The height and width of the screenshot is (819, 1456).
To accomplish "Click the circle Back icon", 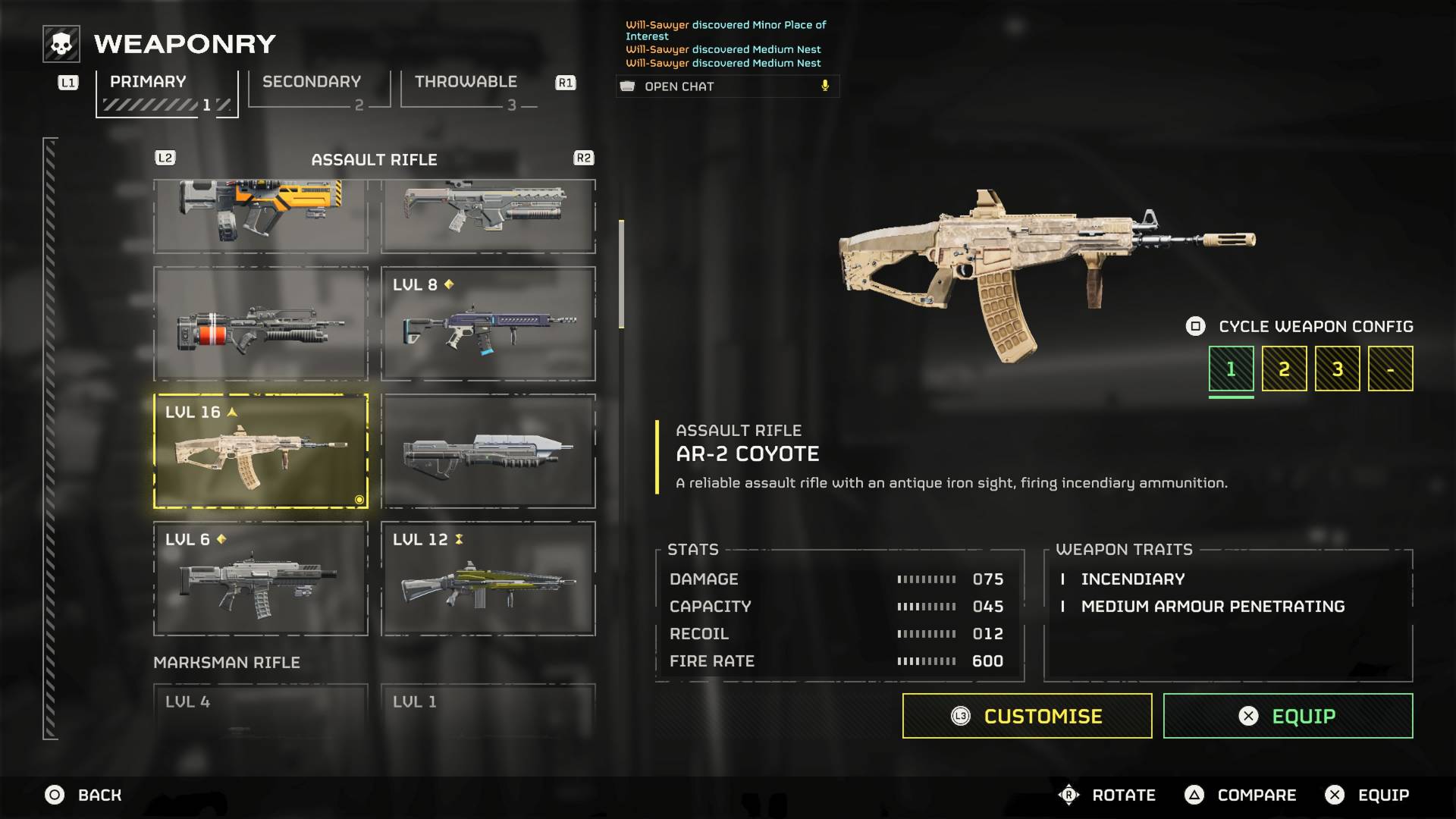I will coord(54,795).
